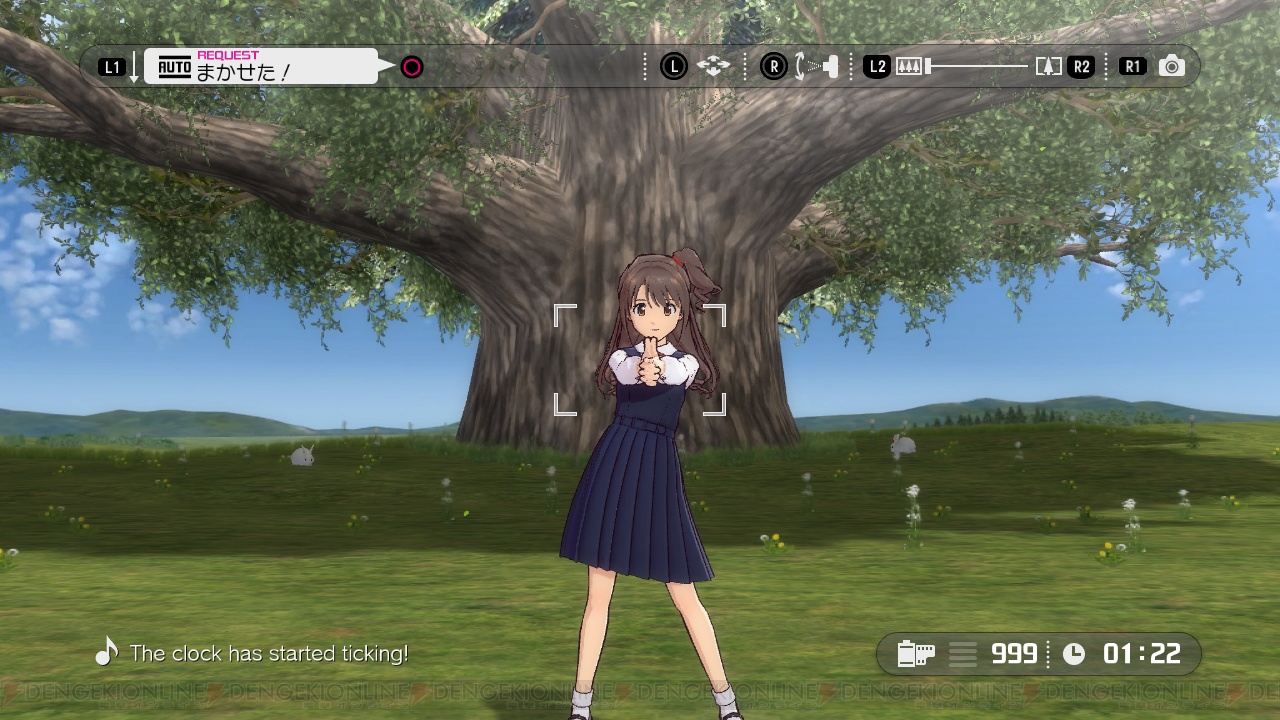The image size is (1280, 720).
Task: Select the film roll icon in the counter
Action: pyautogui.click(x=916, y=654)
